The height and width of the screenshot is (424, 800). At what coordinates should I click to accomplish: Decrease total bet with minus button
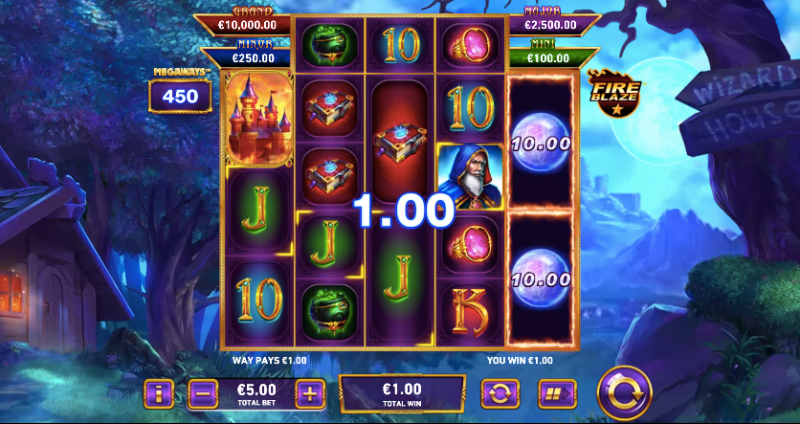click(x=201, y=393)
